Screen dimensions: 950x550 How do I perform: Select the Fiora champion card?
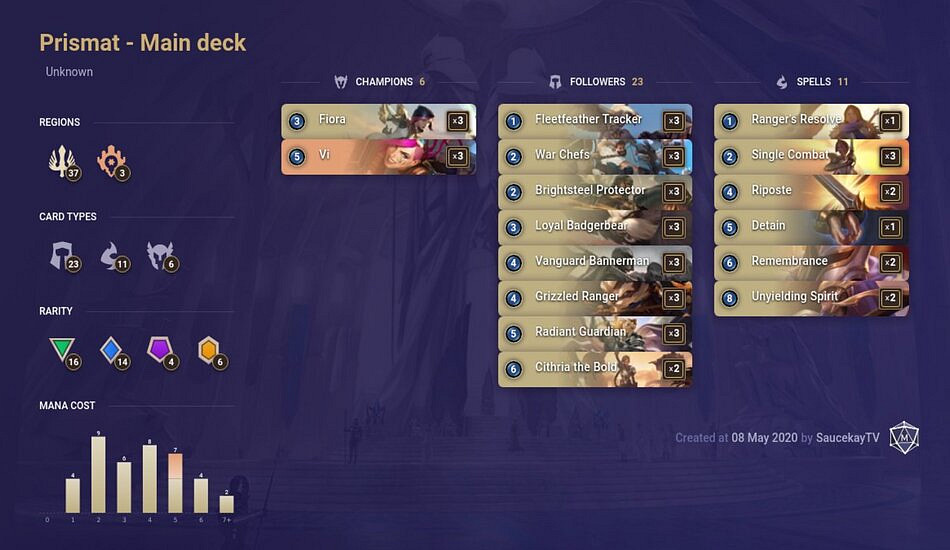pyautogui.click(x=378, y=121)
